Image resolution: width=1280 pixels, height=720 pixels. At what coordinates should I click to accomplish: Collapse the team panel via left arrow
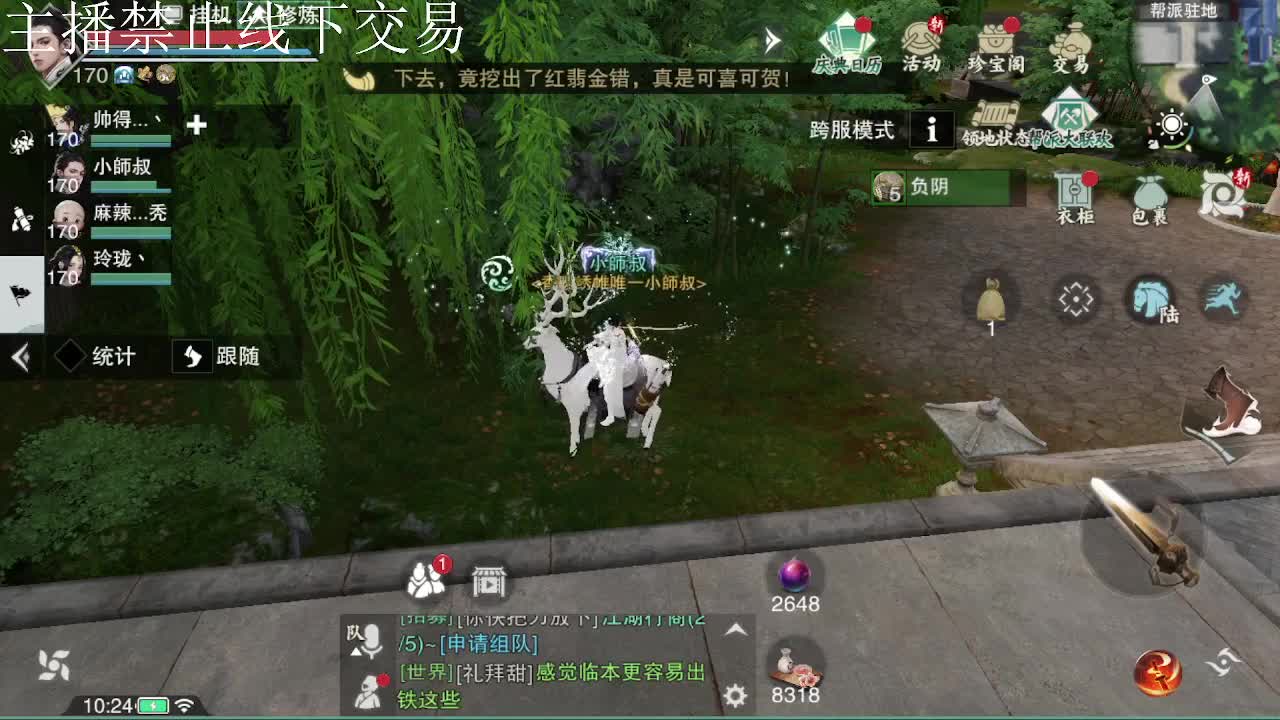click(19, 357)
